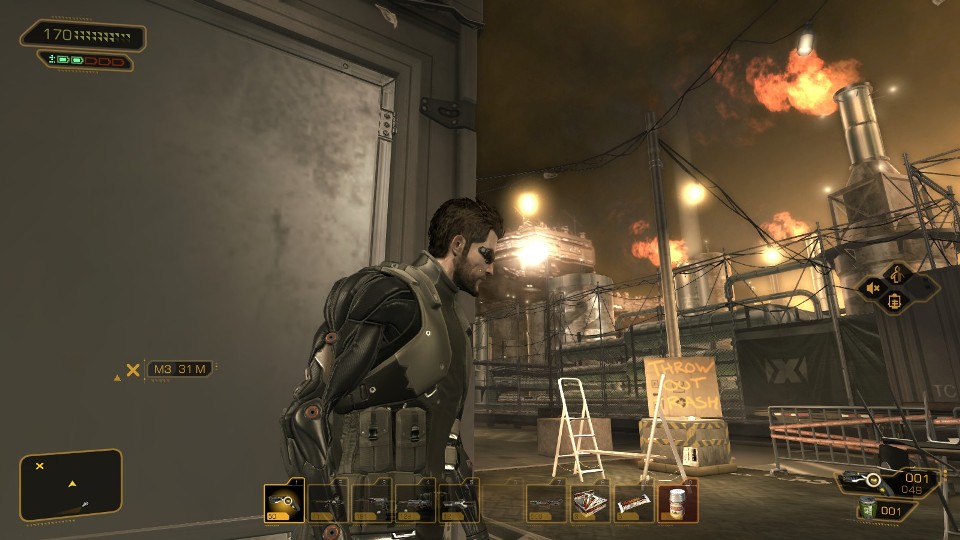Select the highlighted weapon in hotbar slot 1
This screenshot has height=540, width=960.
point(284,502)
